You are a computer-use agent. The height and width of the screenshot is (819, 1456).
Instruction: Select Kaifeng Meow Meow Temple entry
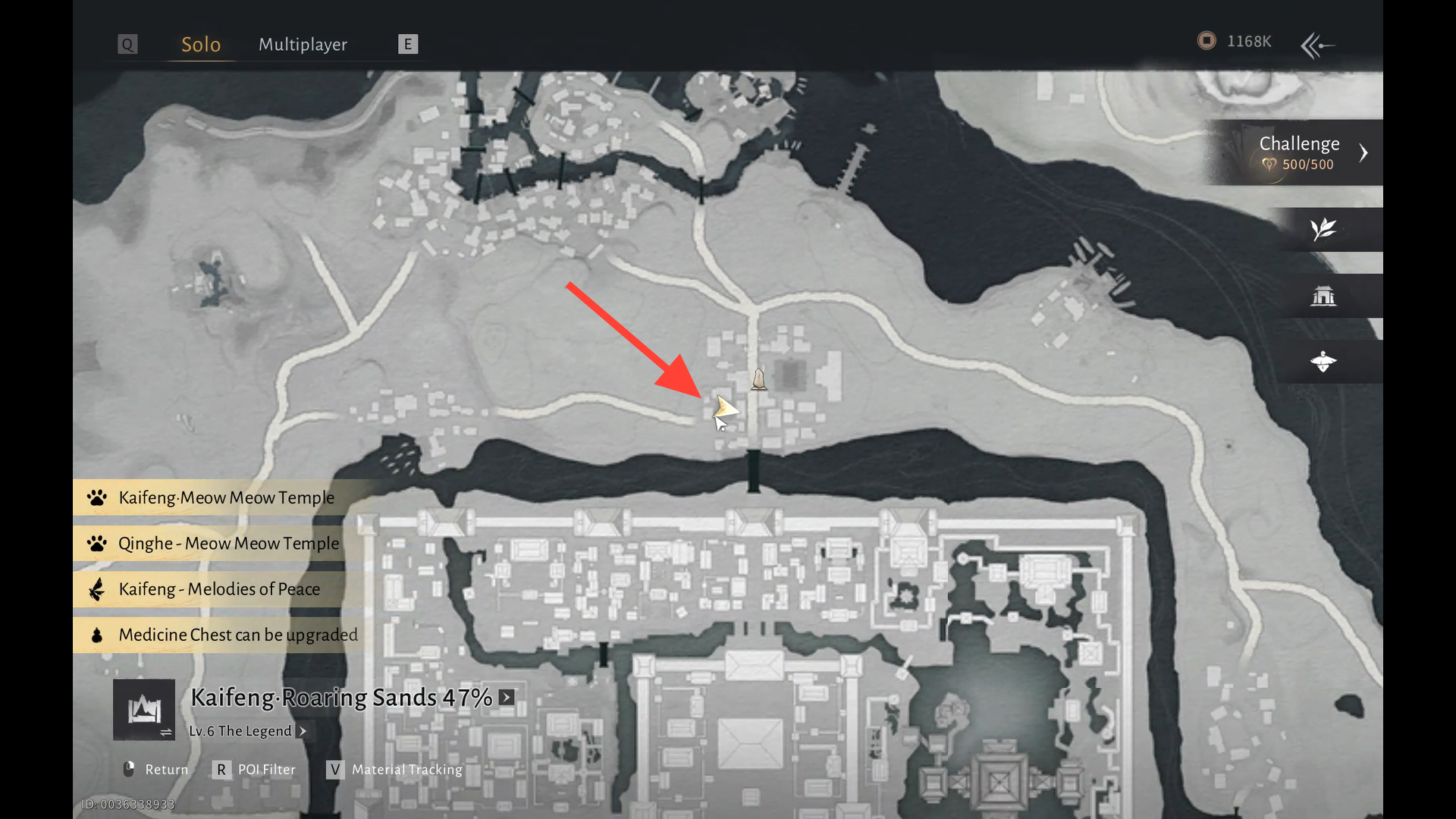coord(225,497)
